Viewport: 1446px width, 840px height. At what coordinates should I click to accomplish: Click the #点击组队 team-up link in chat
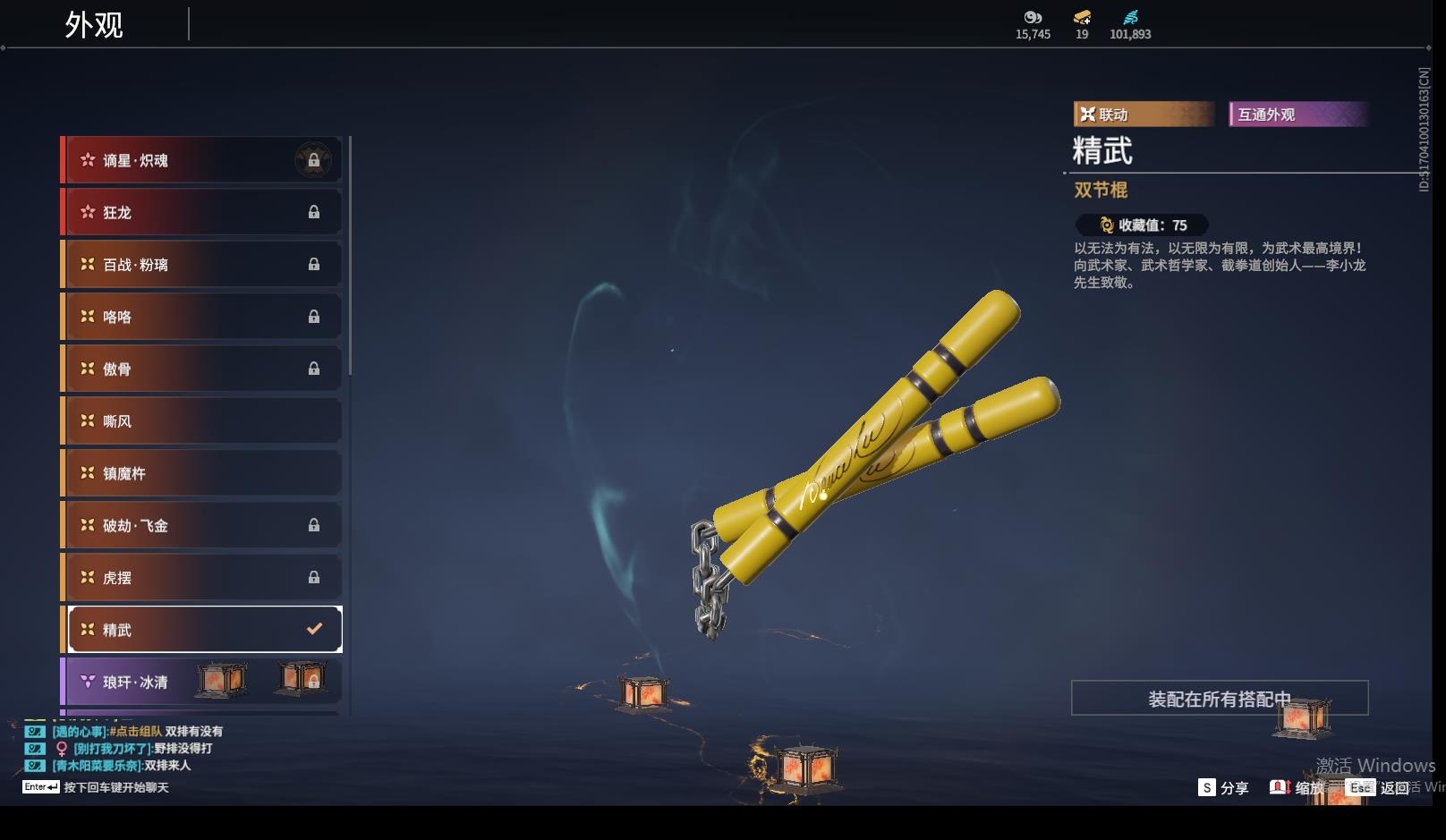[x=136, y=732]
